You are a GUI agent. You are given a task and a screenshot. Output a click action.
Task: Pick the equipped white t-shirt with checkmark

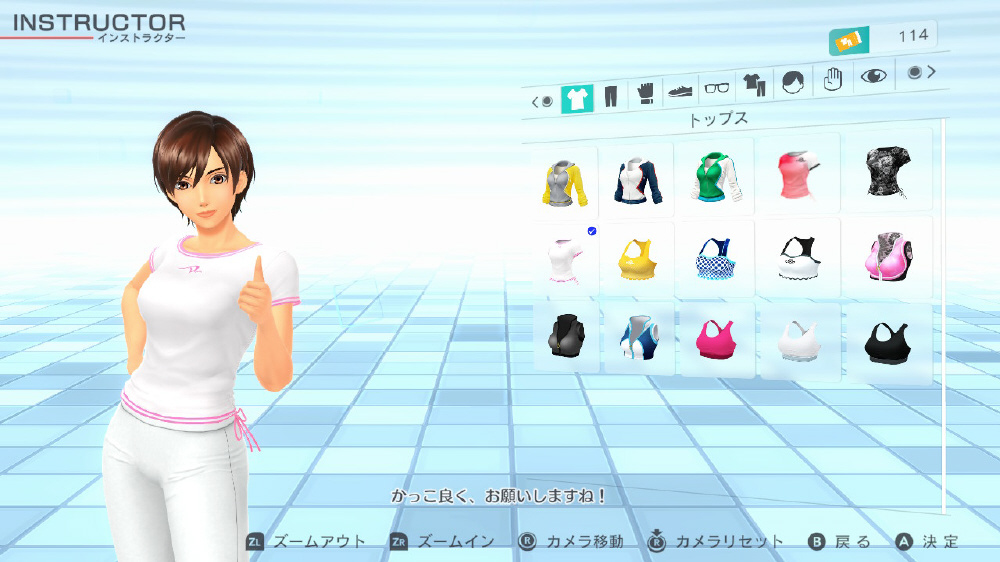tap(561, 260)
